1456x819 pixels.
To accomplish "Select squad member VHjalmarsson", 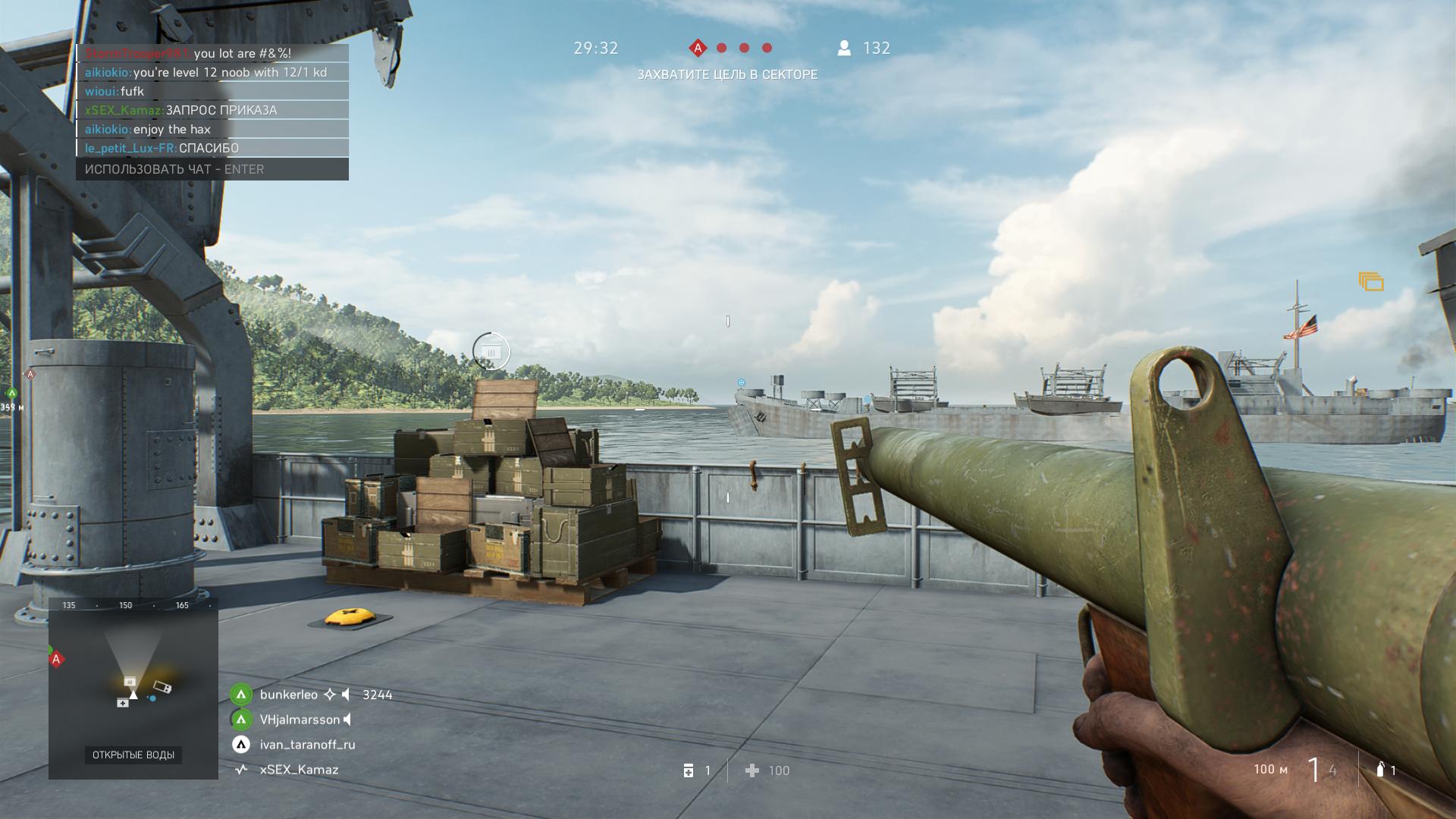I will pos(300,720).
